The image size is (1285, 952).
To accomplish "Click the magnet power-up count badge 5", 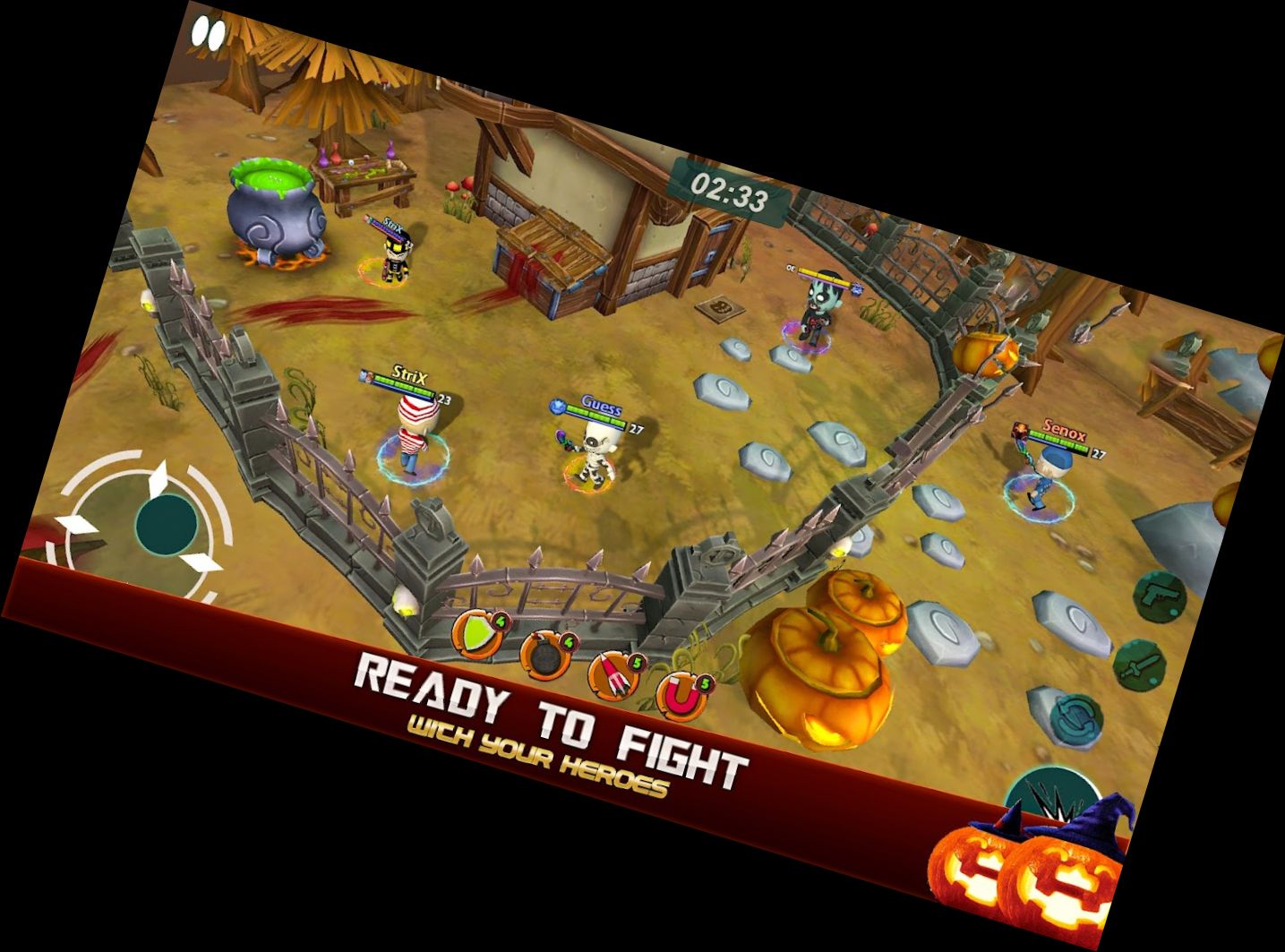I will pos(704,682).
